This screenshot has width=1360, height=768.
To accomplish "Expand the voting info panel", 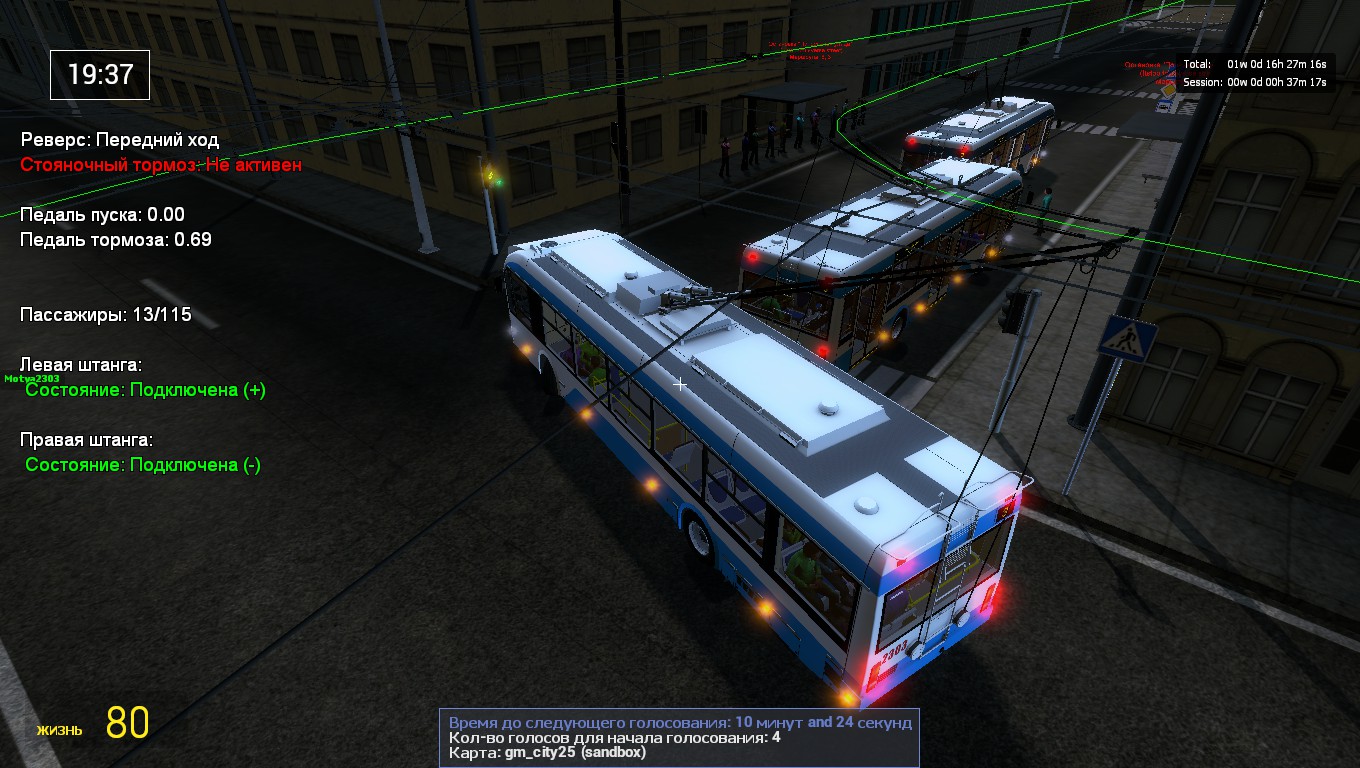I will point(680,737).
